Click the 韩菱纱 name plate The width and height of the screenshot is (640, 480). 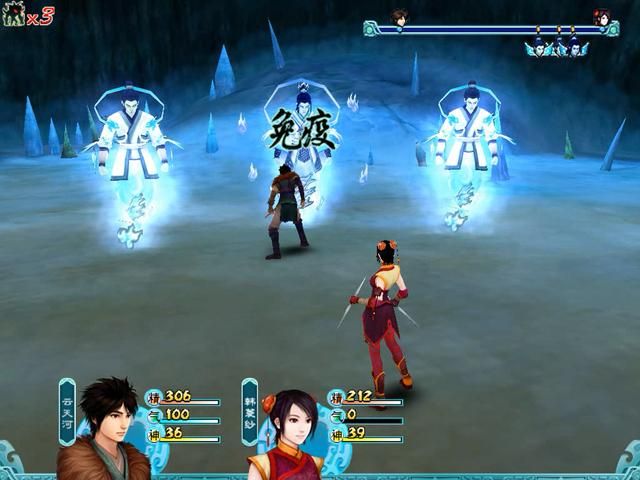pos(250,412)
